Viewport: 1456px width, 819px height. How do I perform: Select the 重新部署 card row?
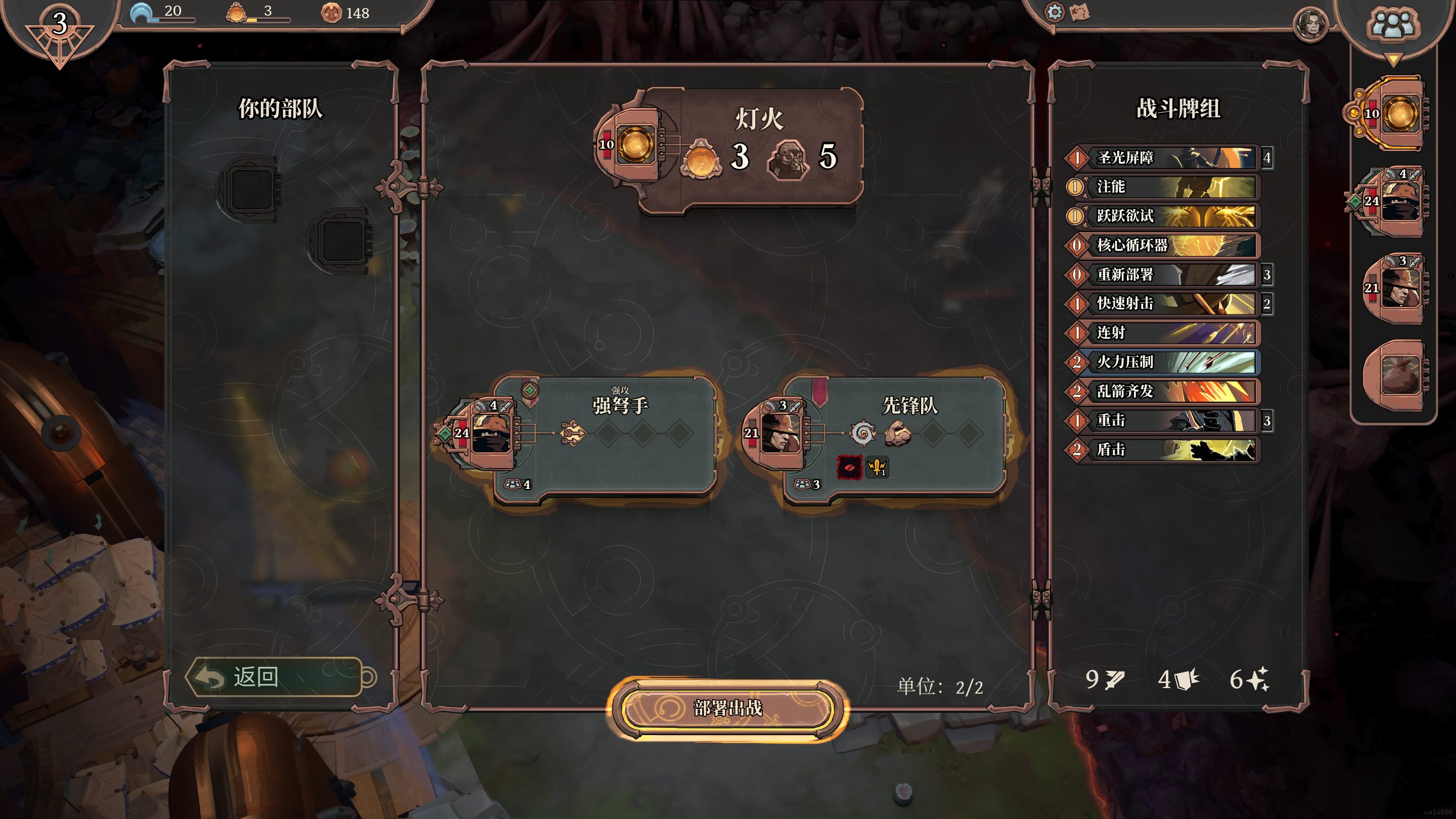pyautogui.click(x=1164, y=275)
